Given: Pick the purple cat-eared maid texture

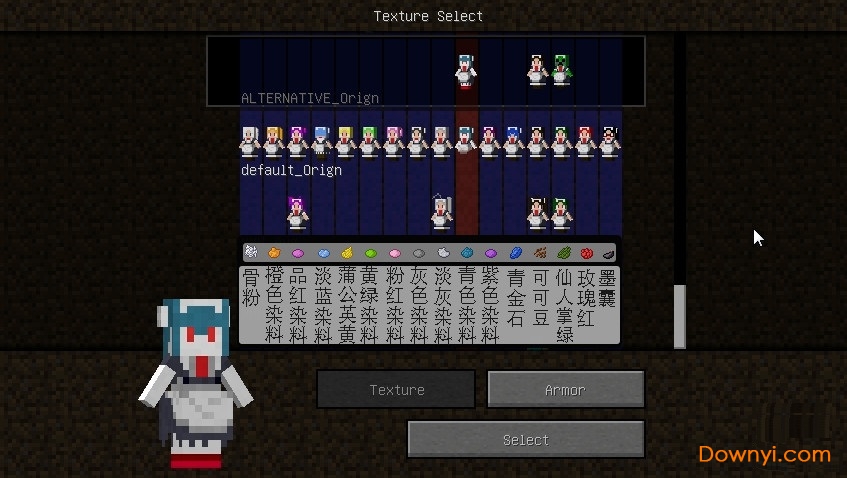Looking at the screenshot, I should tap(297, 212).
